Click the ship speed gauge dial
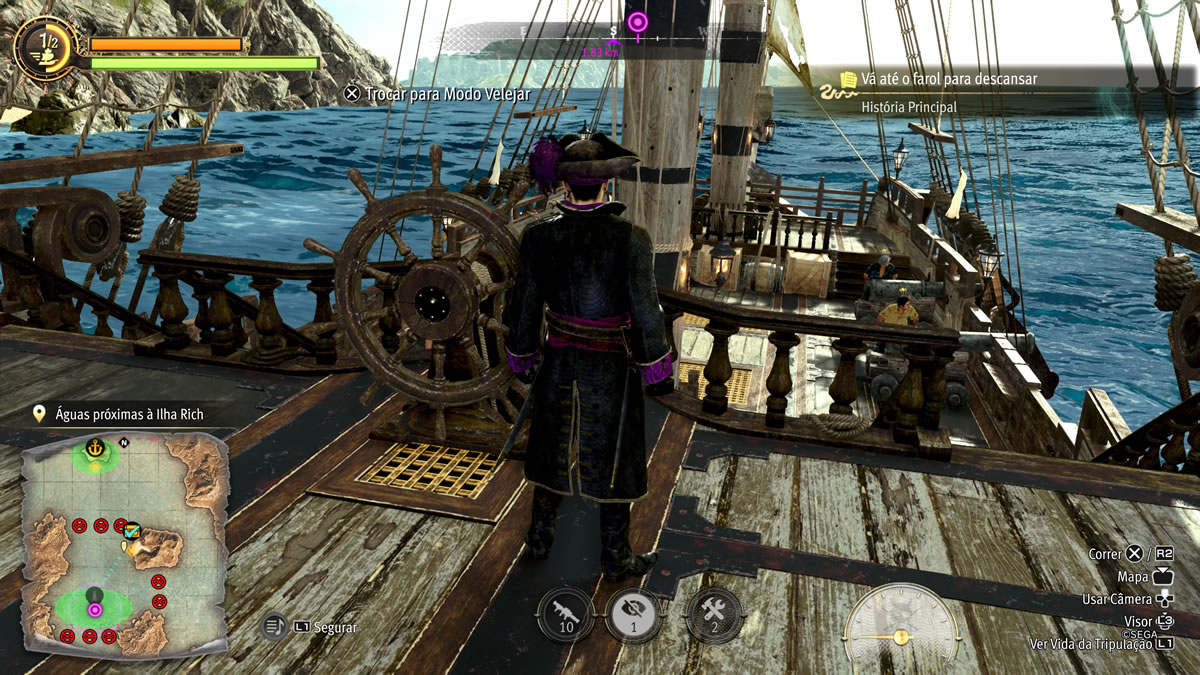Image resolution: width=1200 pixels, height=675 pixels. click(900, 628)
